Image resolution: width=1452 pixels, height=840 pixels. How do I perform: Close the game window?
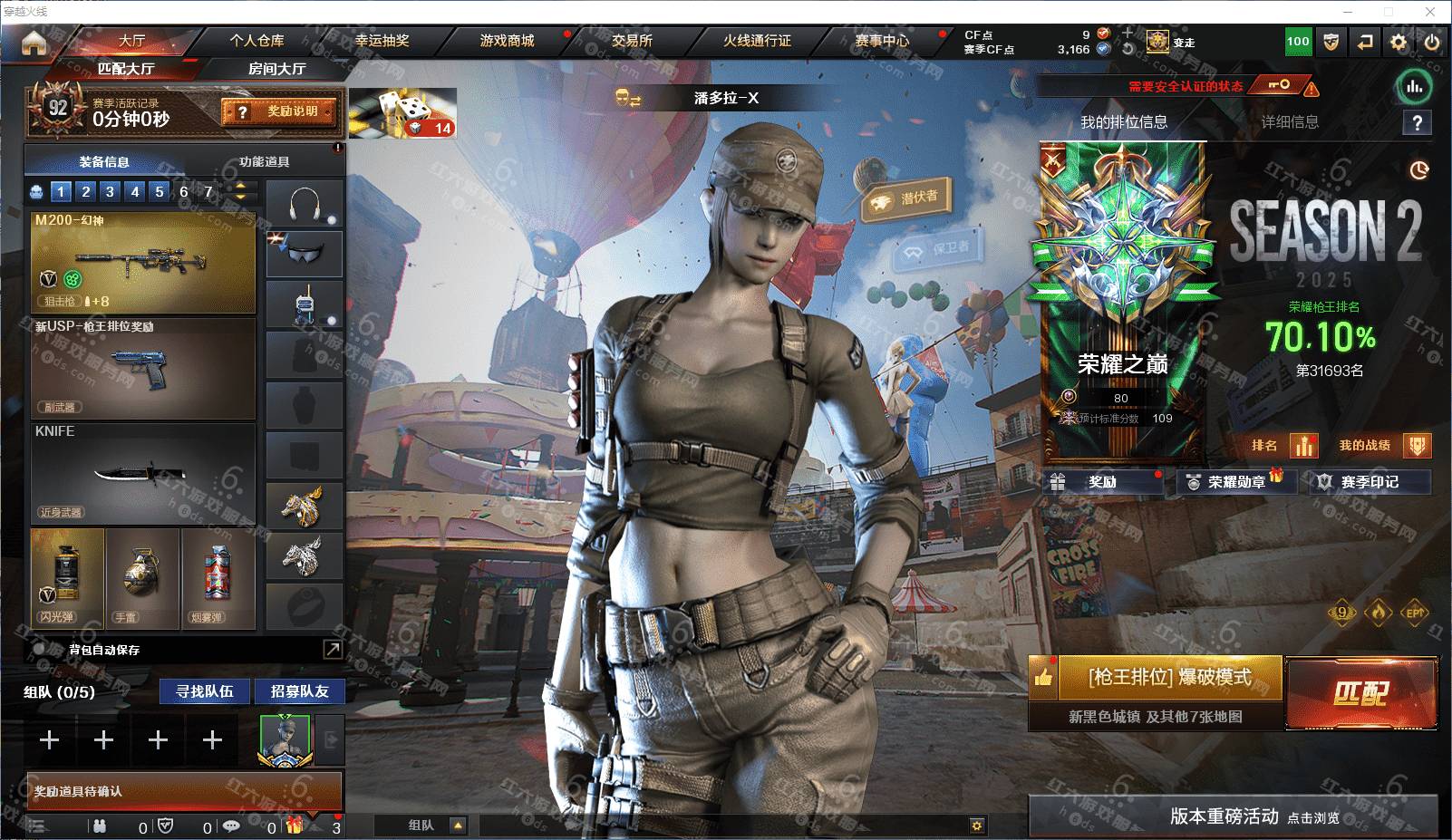pos(1430,12)
